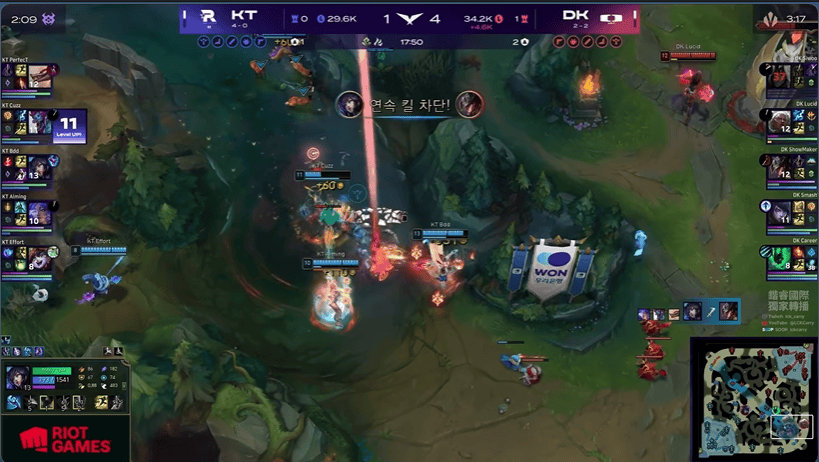
Task: Click the RIOT GAMES logo
Action: [66, 439]
